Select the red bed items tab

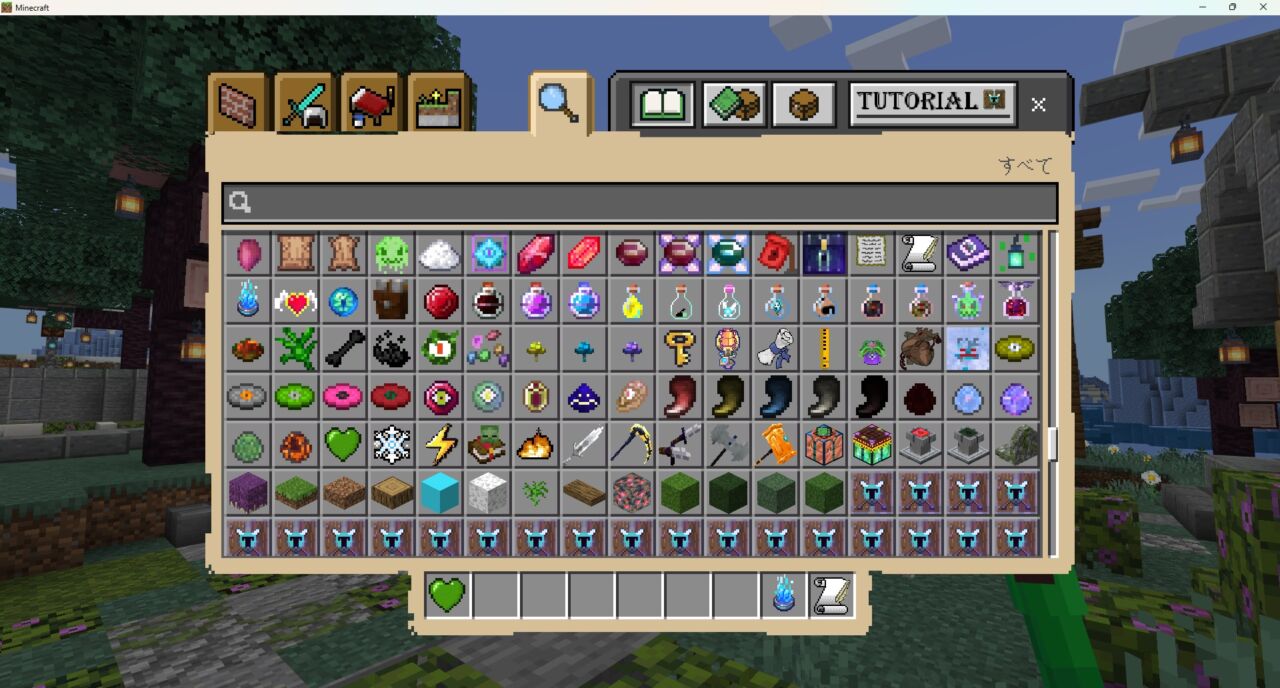click(x=371, y=104)
